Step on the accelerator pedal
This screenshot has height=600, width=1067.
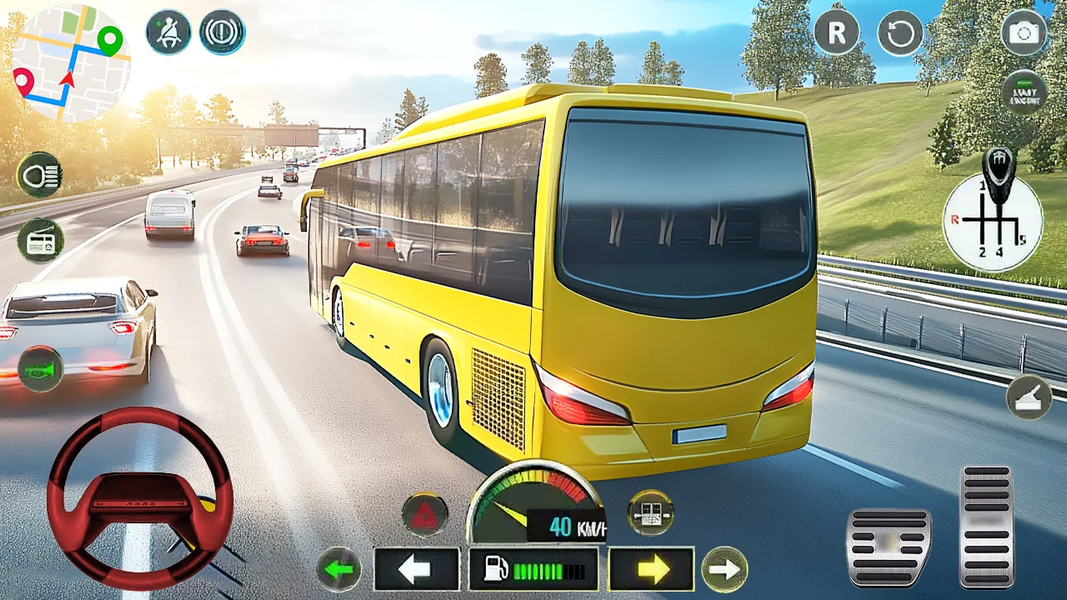(986, 525)
